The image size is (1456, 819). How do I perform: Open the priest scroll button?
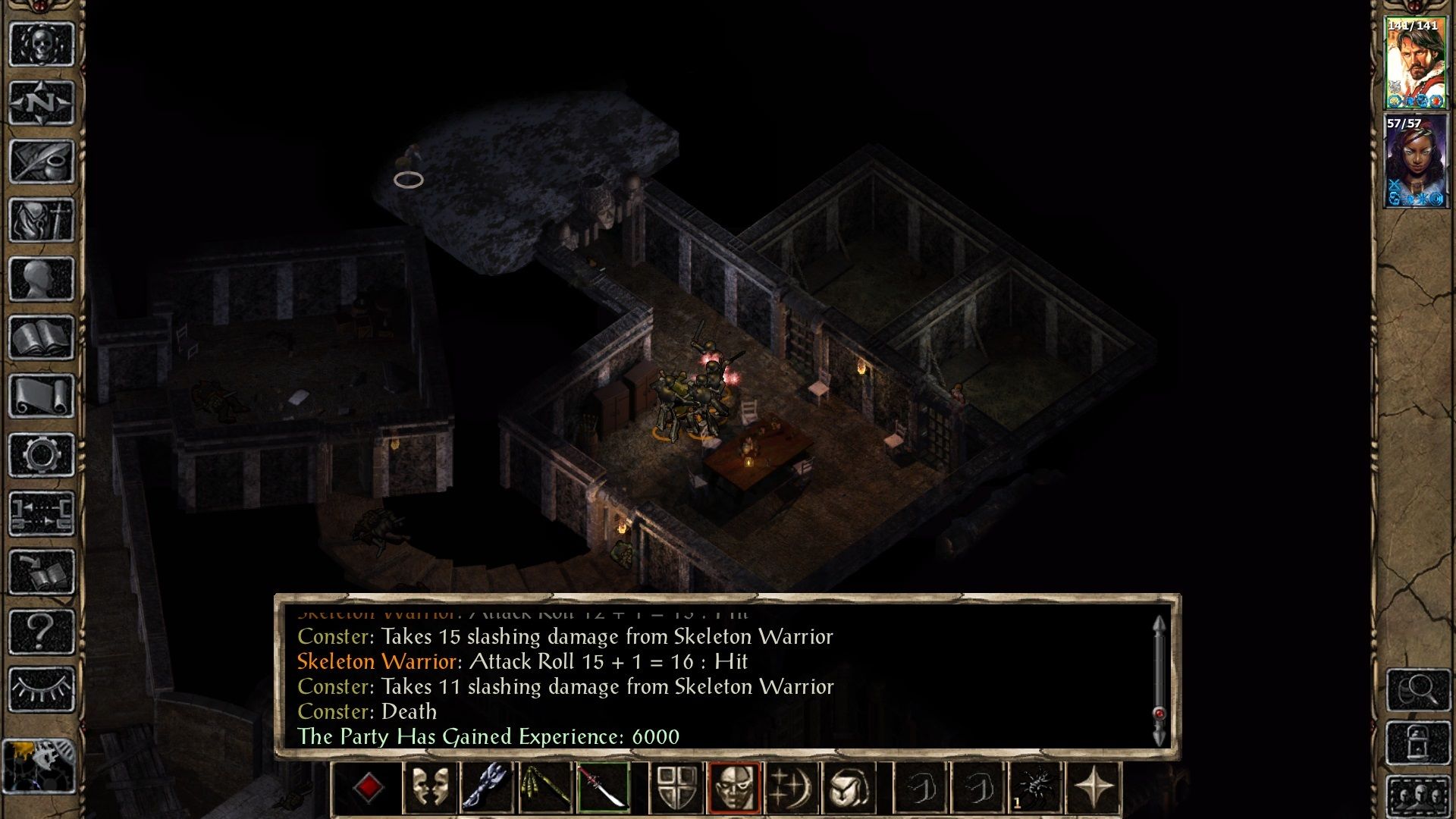(42, 396)
